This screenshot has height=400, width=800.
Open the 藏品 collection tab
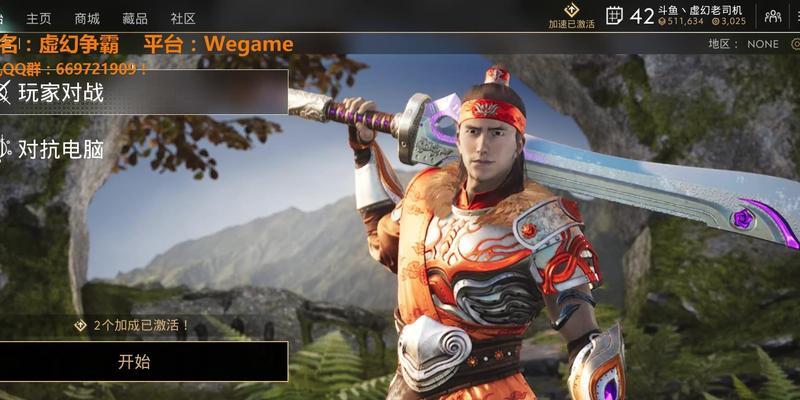coord(135,18)
